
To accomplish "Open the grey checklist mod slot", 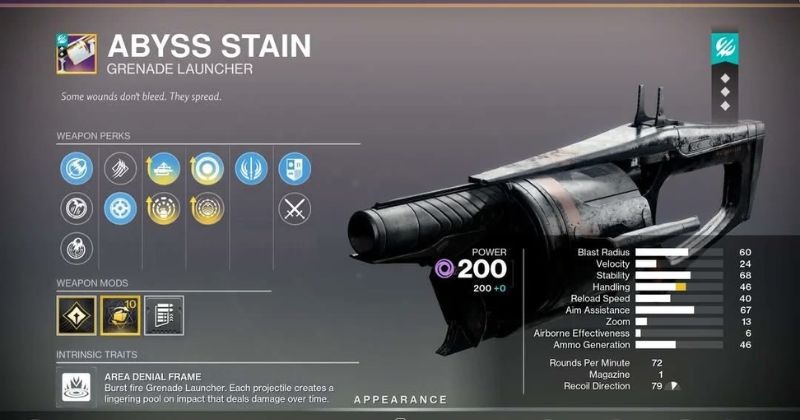I will [163, 316].
